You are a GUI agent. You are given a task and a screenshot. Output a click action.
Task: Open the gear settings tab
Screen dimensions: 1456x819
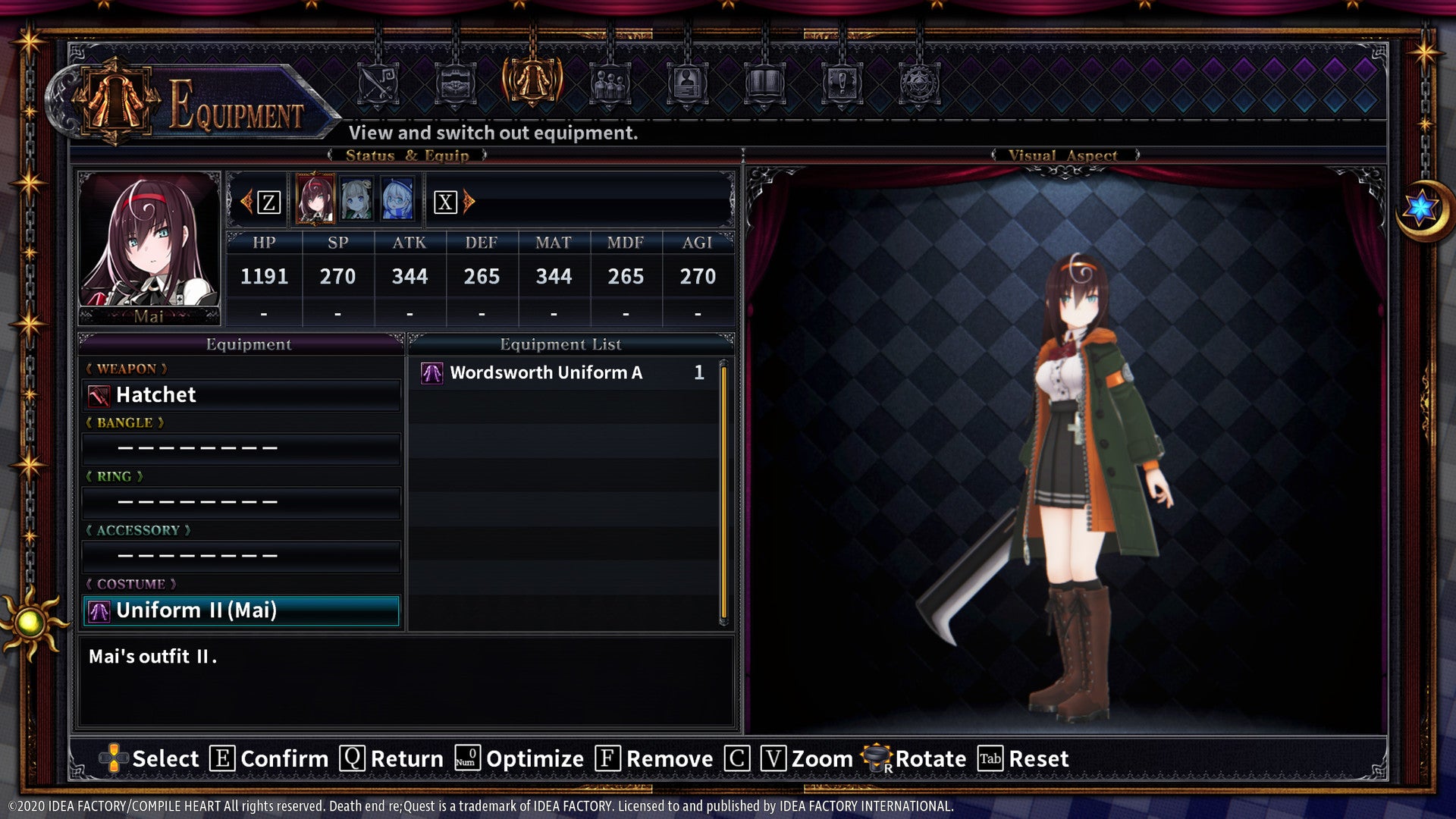[x=919, y=83]
